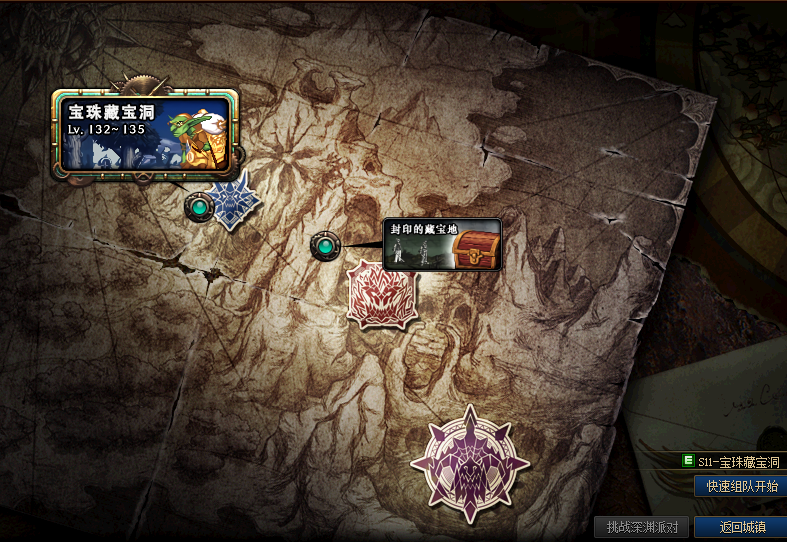Click the teal node beside 封印的藏宝地
Viewport: 787px width, 542px height.
point(324,245)
